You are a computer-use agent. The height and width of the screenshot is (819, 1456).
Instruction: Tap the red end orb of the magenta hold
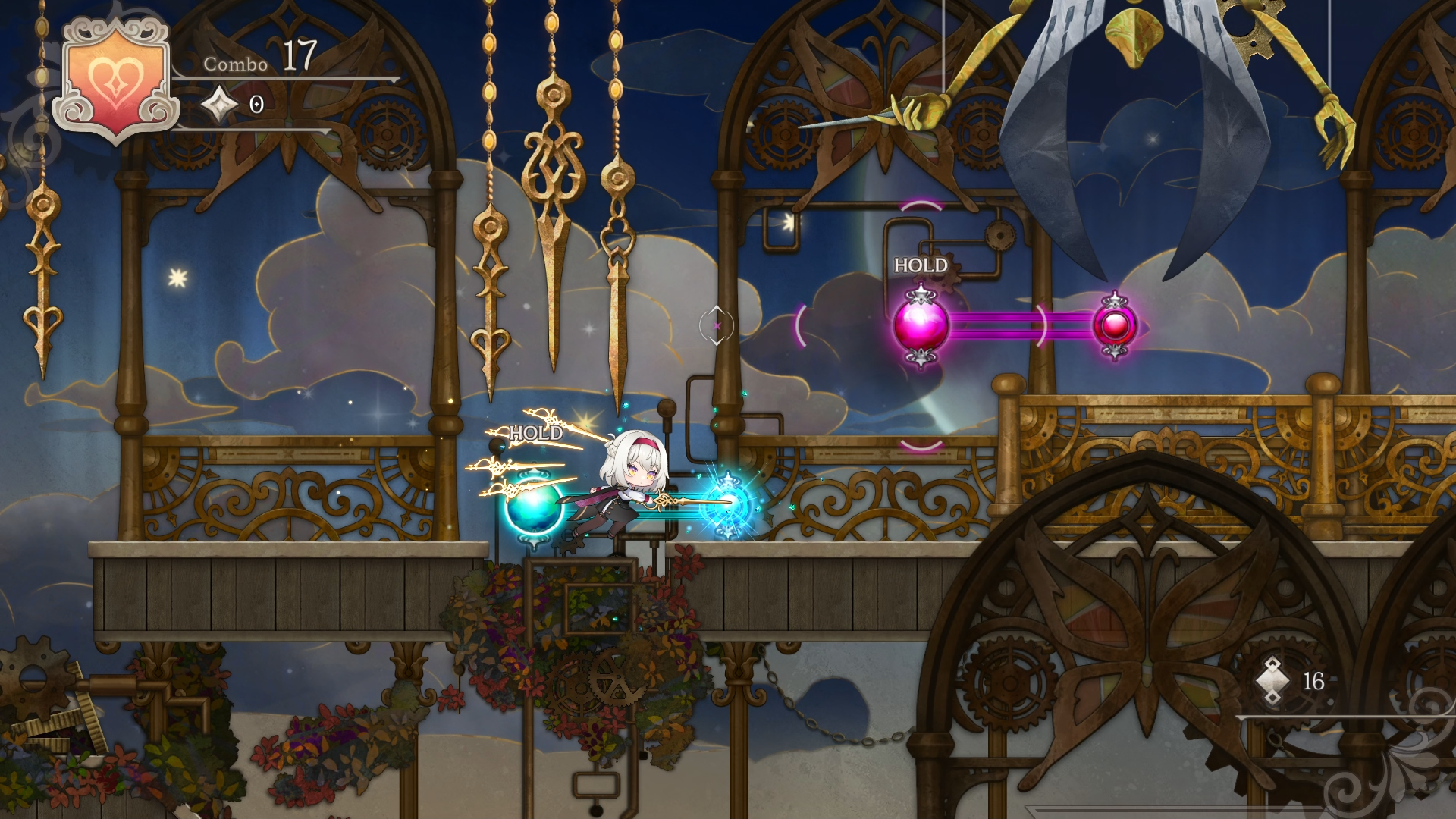(1115, 326)
